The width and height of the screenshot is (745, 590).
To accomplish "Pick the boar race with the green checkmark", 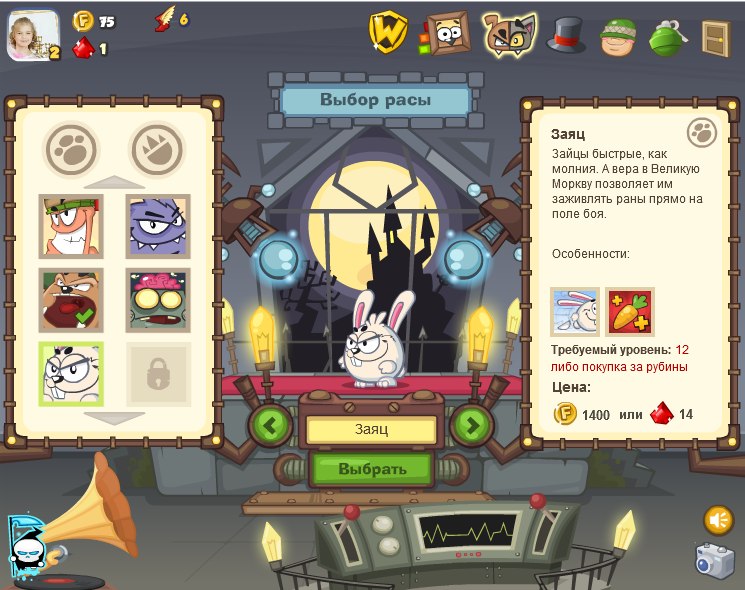I will tap(70, 299).
